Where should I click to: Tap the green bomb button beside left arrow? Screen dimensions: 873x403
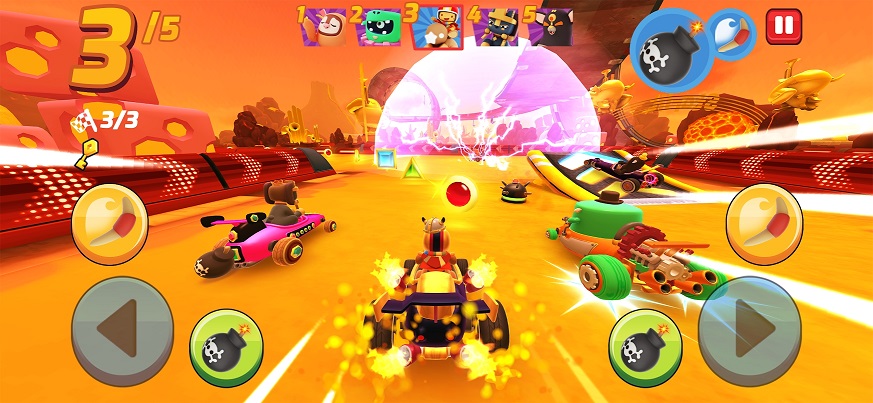coord(226,348)
